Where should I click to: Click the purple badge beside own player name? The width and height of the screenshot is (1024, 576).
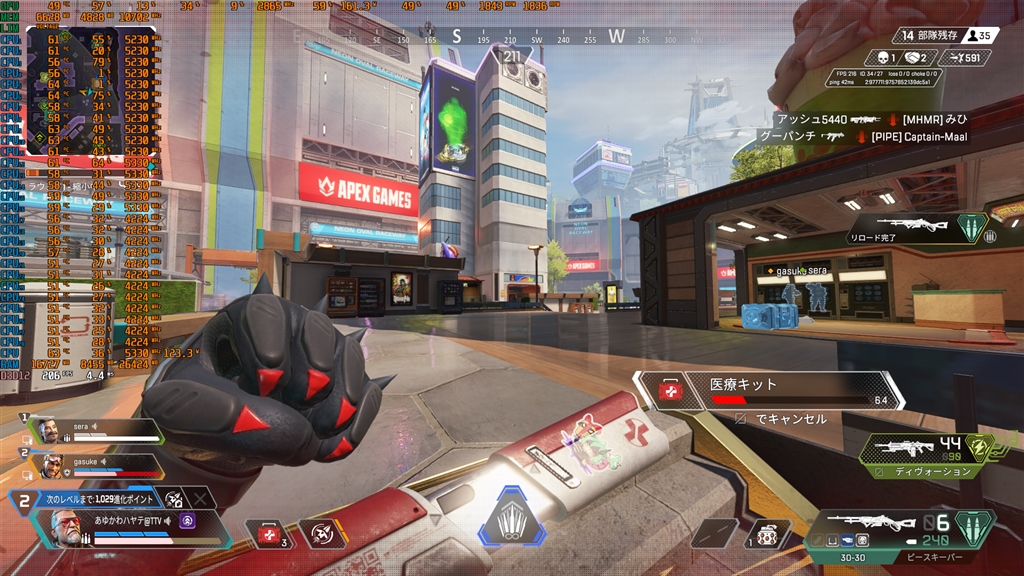point(187,520)
